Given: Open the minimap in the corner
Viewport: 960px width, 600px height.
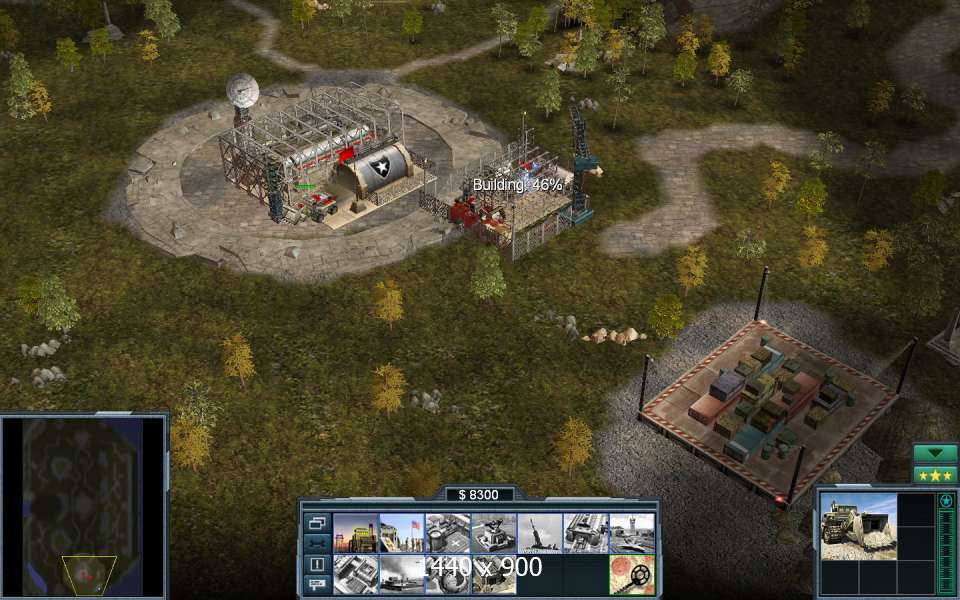Looking at the screenshot, I should click(x=83, y=506).
